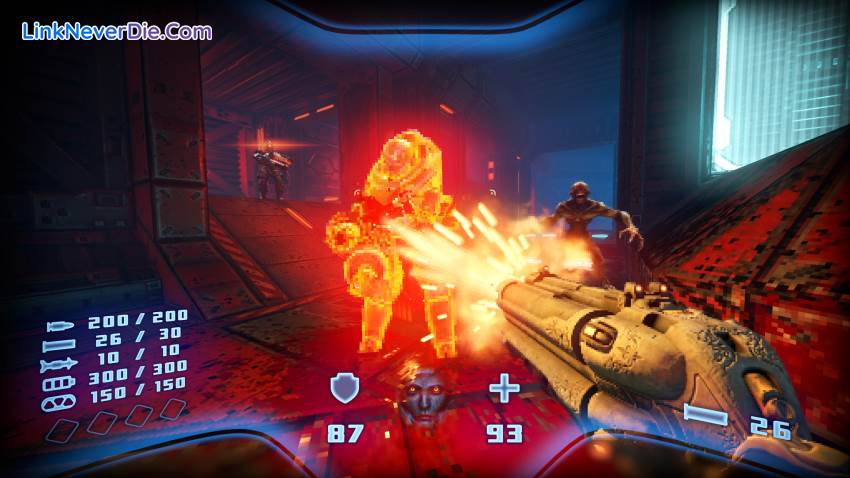
Task: Open the LinkNeverDie.Com watermark link
Action: point(117,32)
